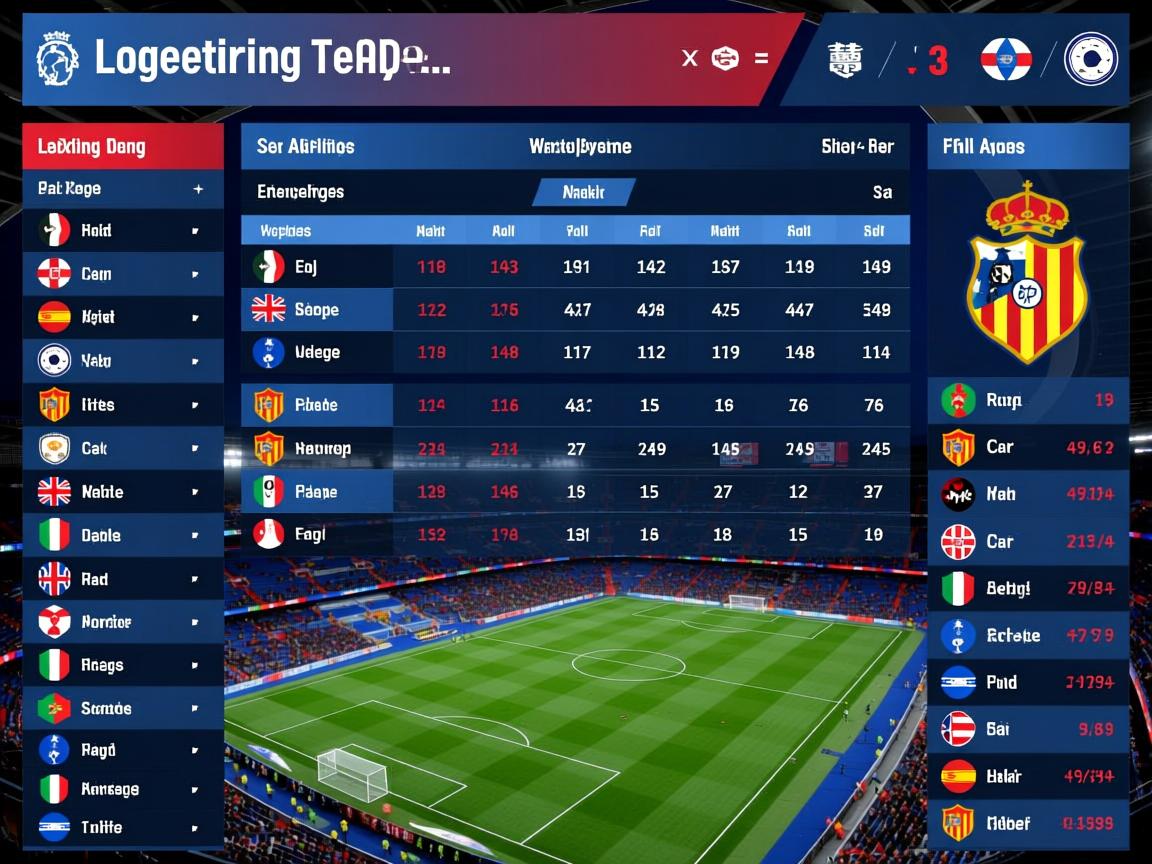
Task: Close using the header X icon
Action: click(689, 58)
